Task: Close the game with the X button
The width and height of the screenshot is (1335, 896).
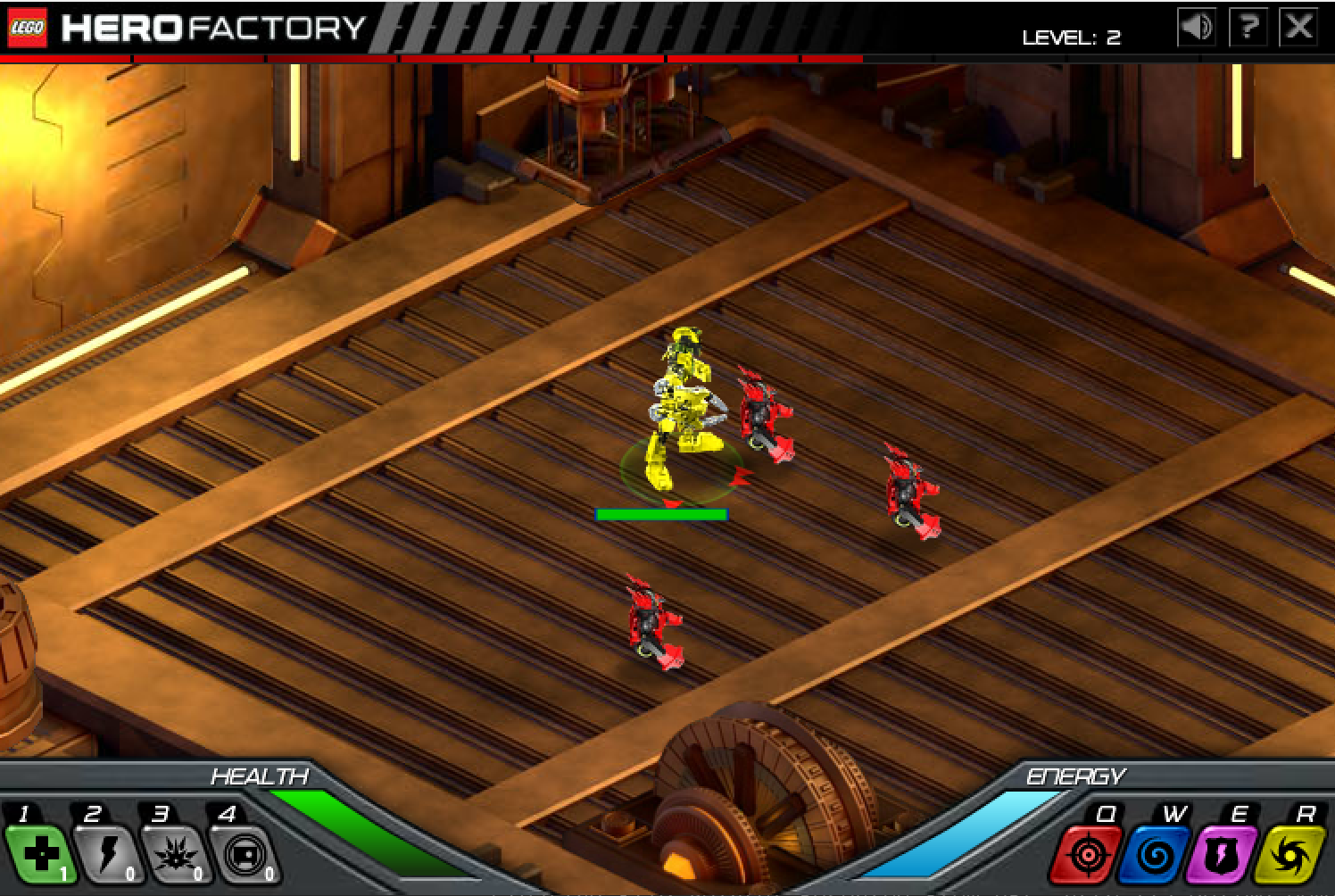Action: click(x=1298, y=27)
